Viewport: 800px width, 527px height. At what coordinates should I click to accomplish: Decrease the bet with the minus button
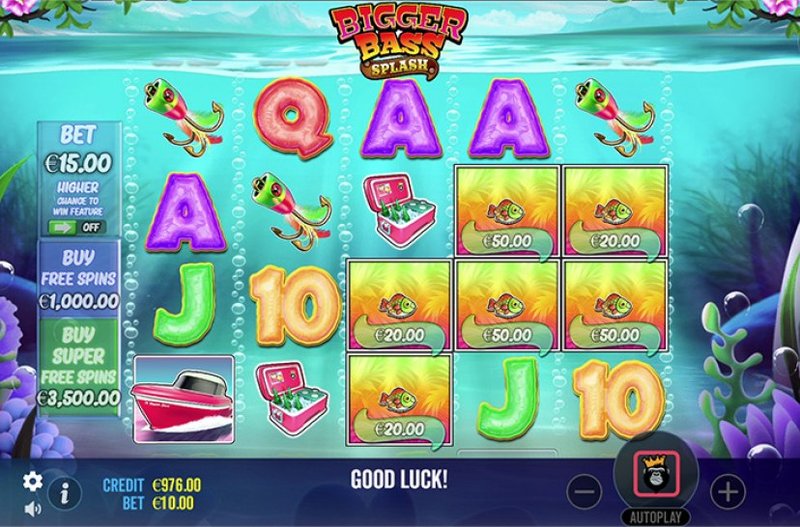pyautogui.click(x=585, y=491)
